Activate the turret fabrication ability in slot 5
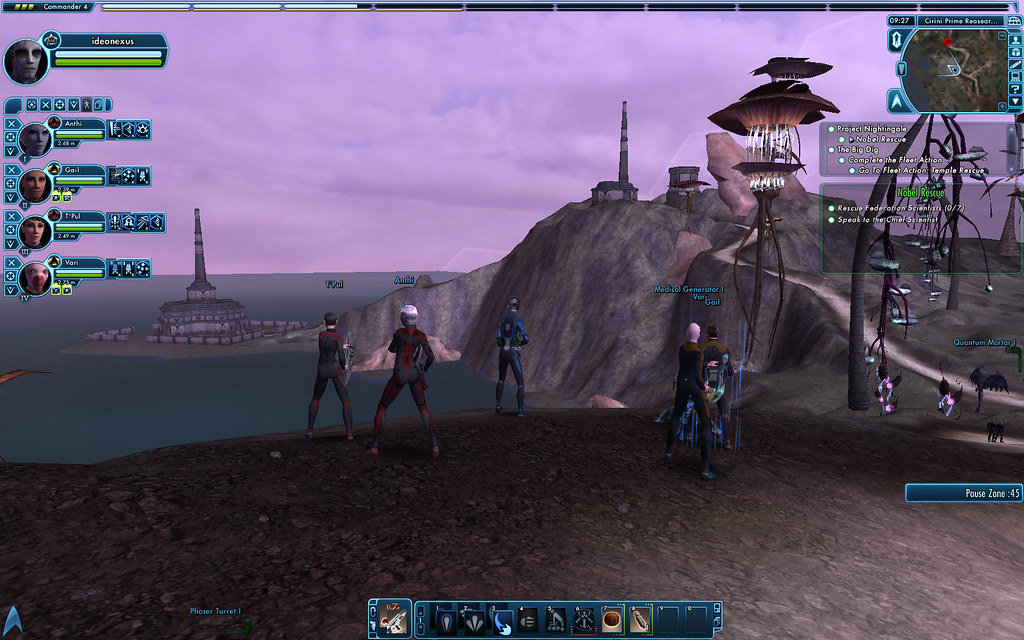This screenshot has width=1024, height=640. click(x=557, y=621)
